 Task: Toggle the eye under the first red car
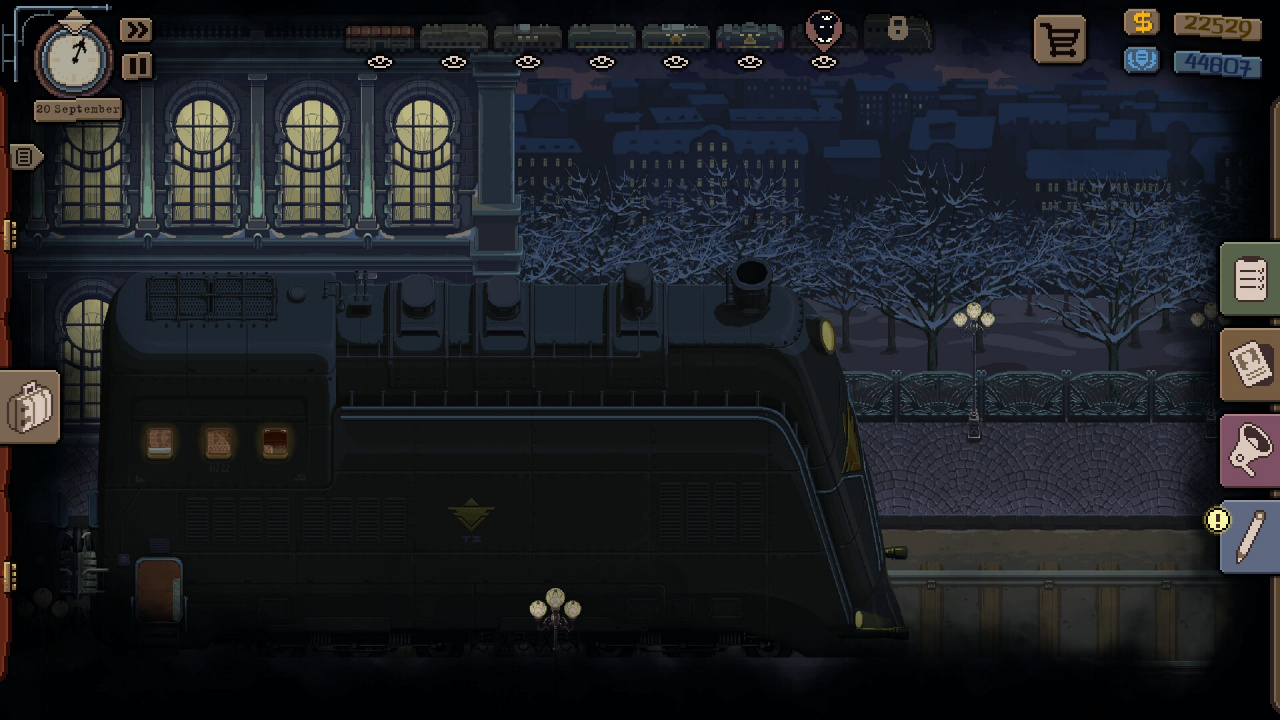(380, 62)
